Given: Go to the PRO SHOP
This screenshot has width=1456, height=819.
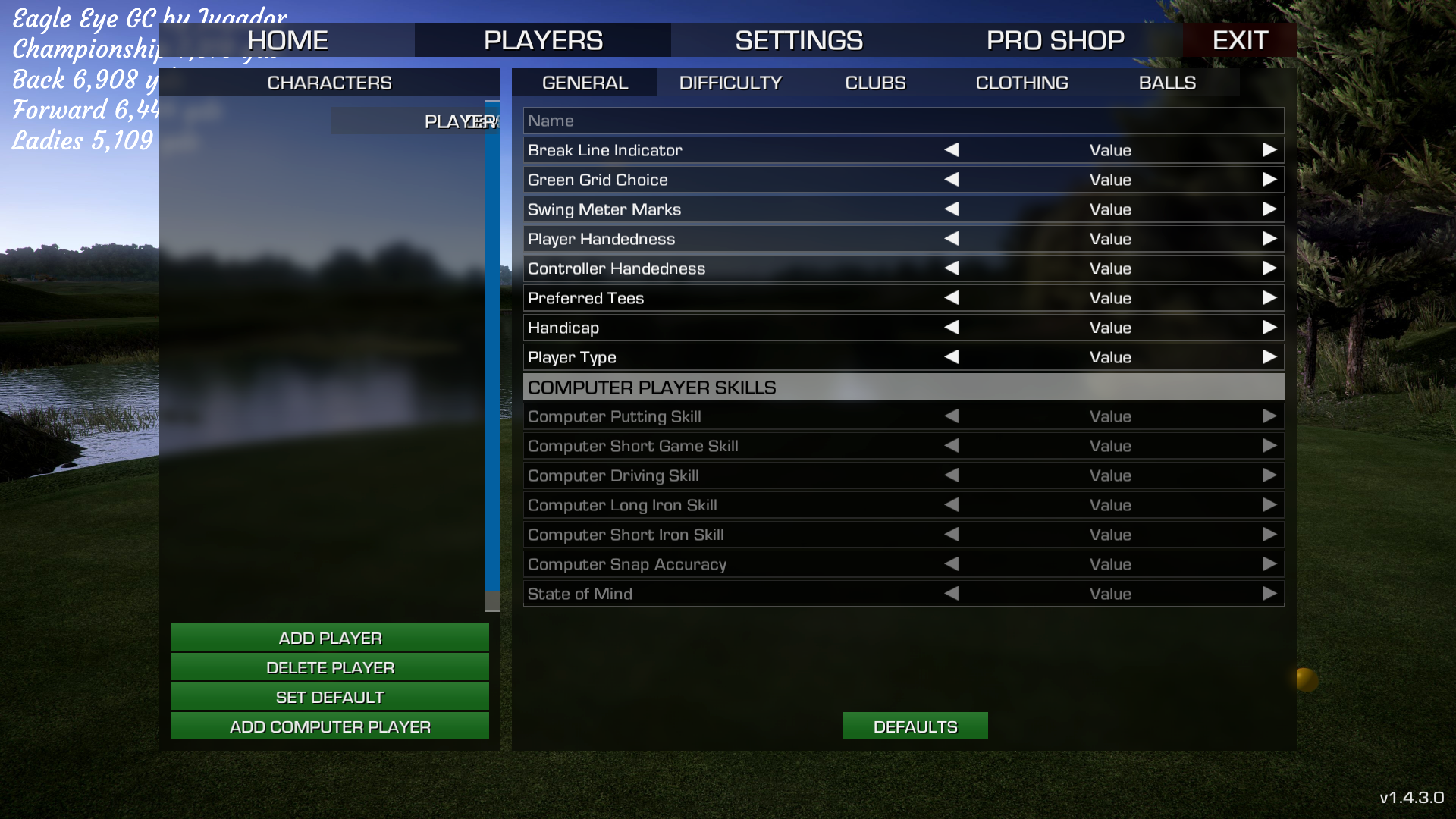Looking at the screenshot, I should click(1055, 40).
